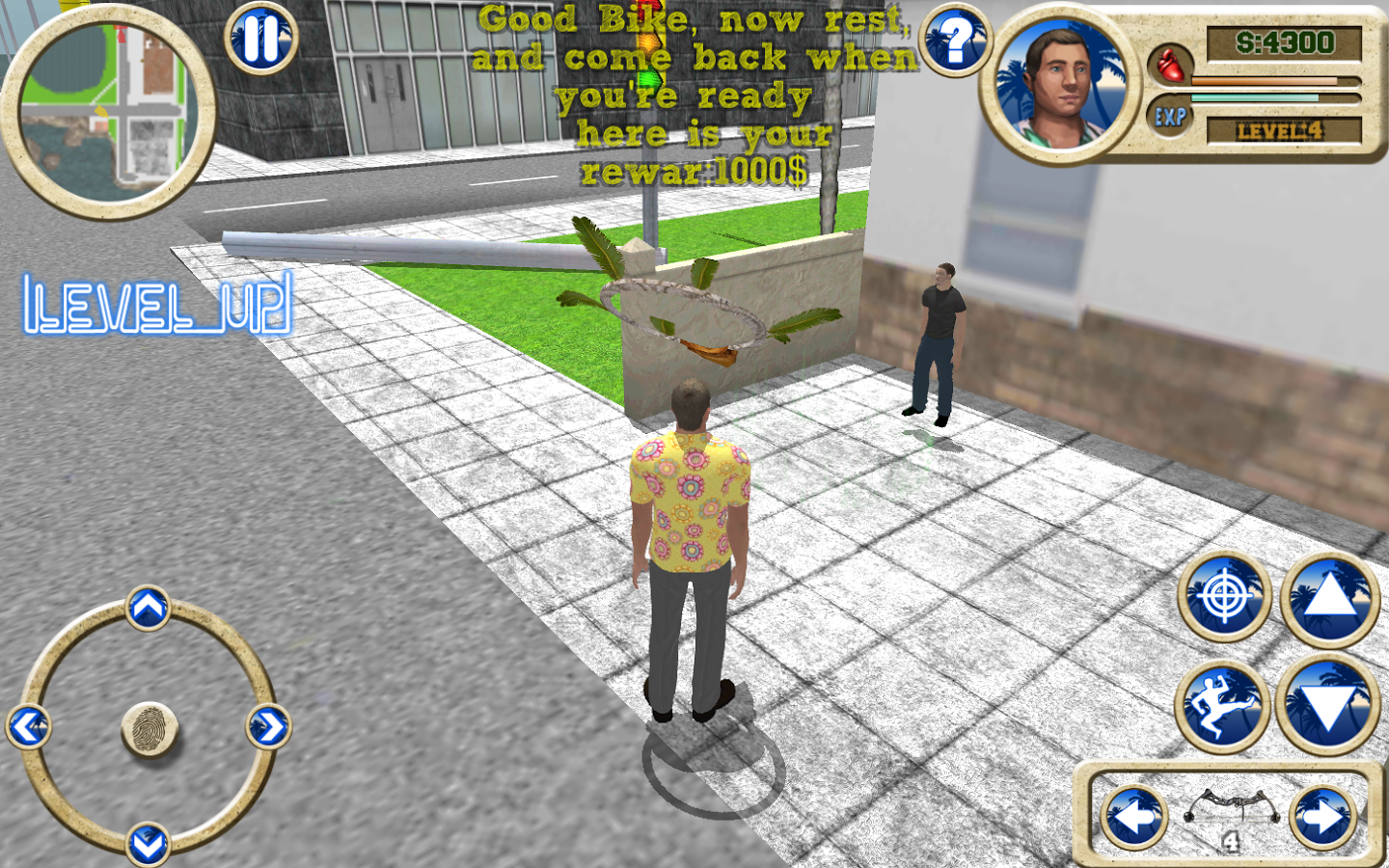This screenshot has height=868, width=1389.
Task: Tap the joystick up arrow
Action: pos(148,609)
